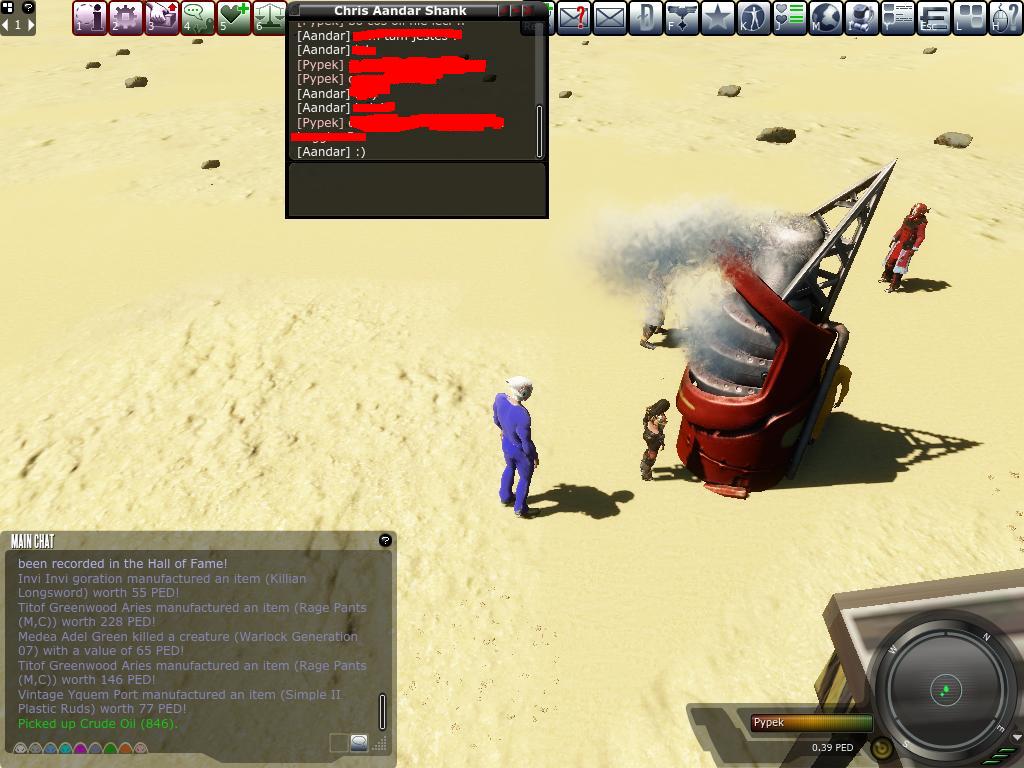Click the Main Chat speech bubble button
This screenshot has height=768, width=1024.
click(x=358, y=743)
